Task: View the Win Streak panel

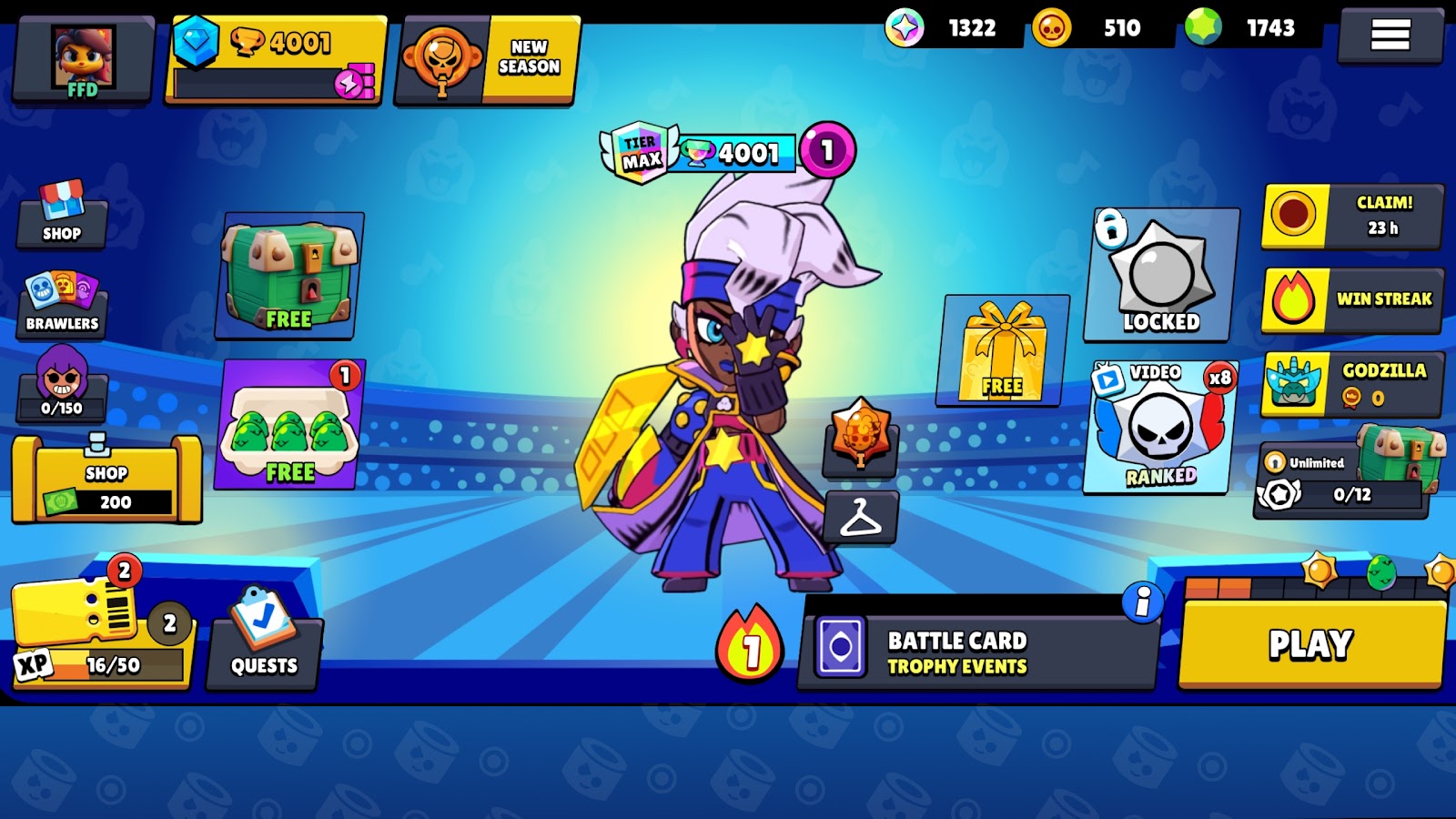Action: [1351, 299]
